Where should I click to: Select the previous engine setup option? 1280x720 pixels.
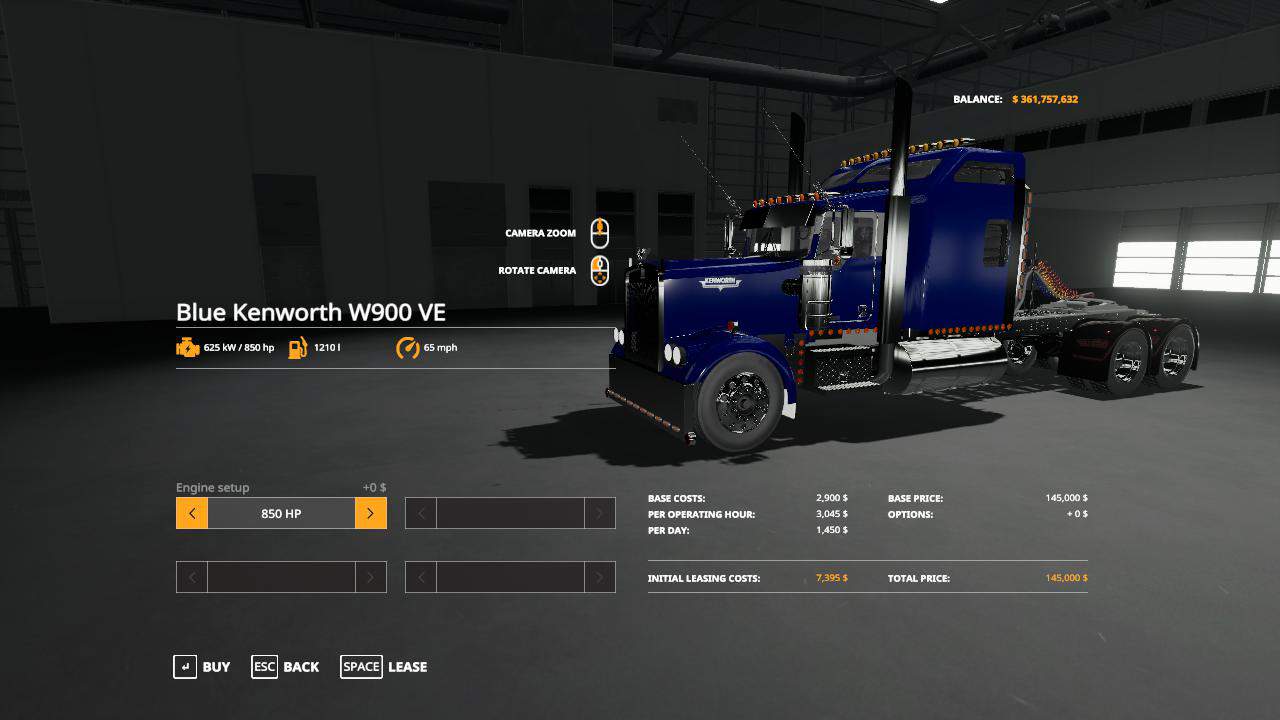pos(192,513)
